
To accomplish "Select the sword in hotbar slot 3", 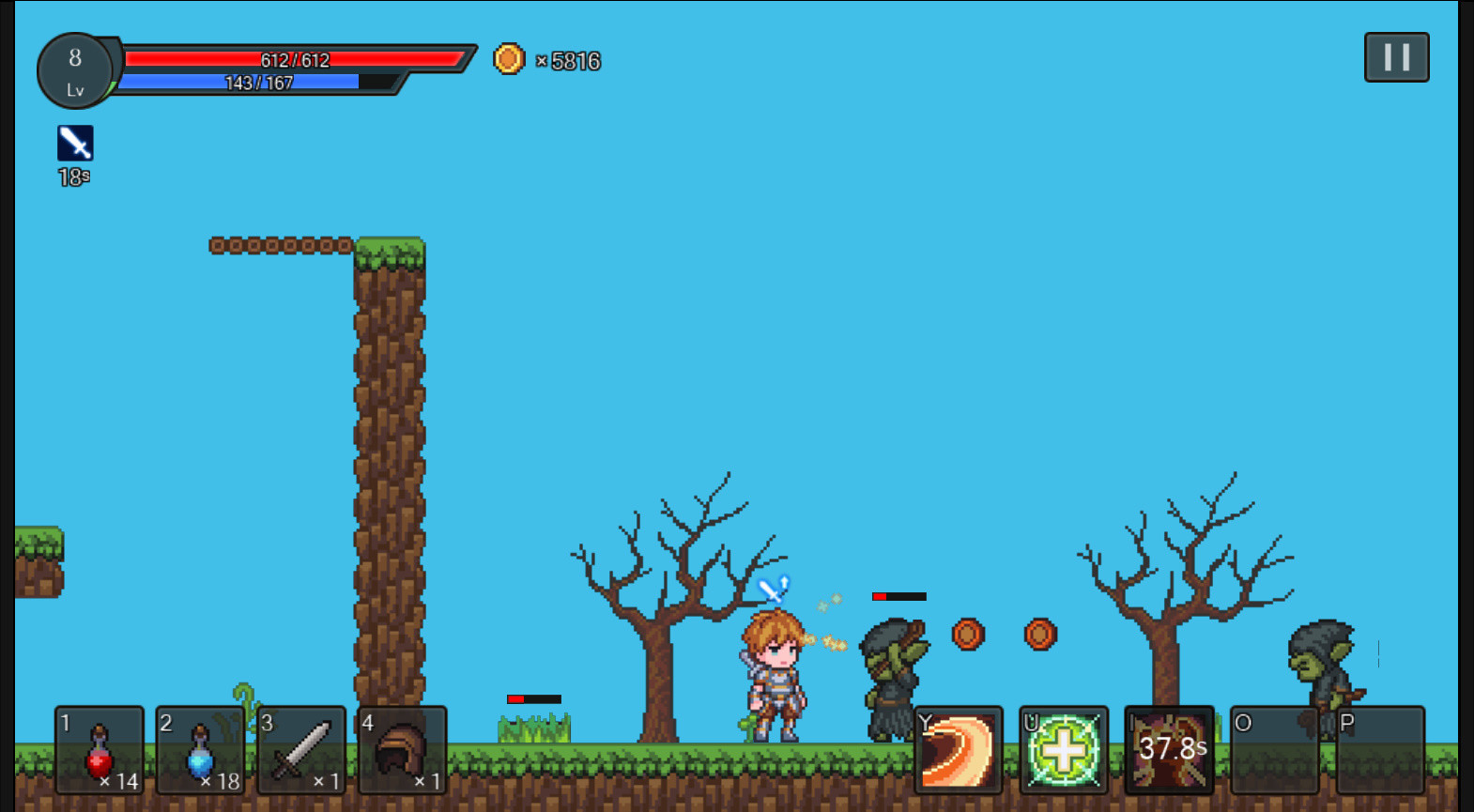I will click(x=300, y=751).
